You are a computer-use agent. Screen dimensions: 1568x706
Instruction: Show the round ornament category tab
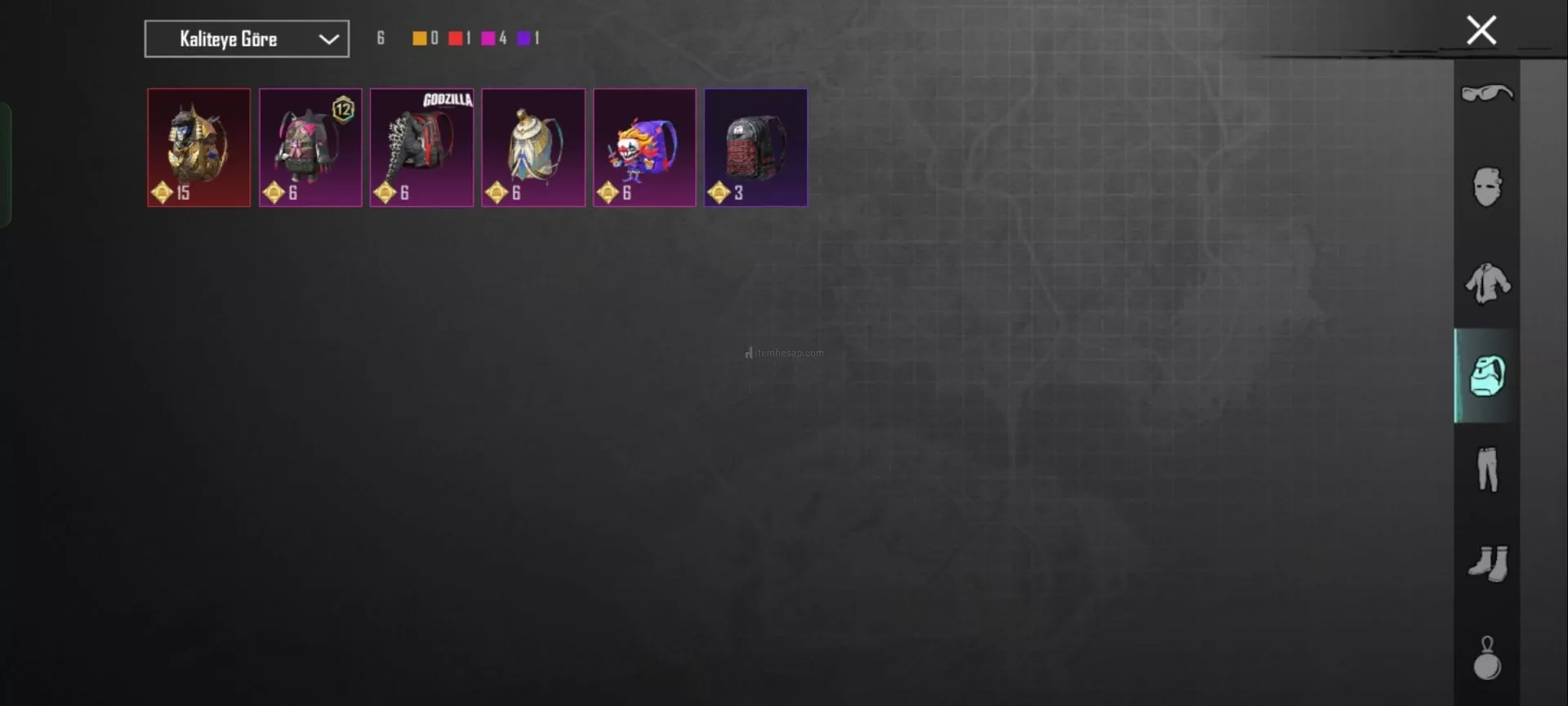[x=1486, y=658]
